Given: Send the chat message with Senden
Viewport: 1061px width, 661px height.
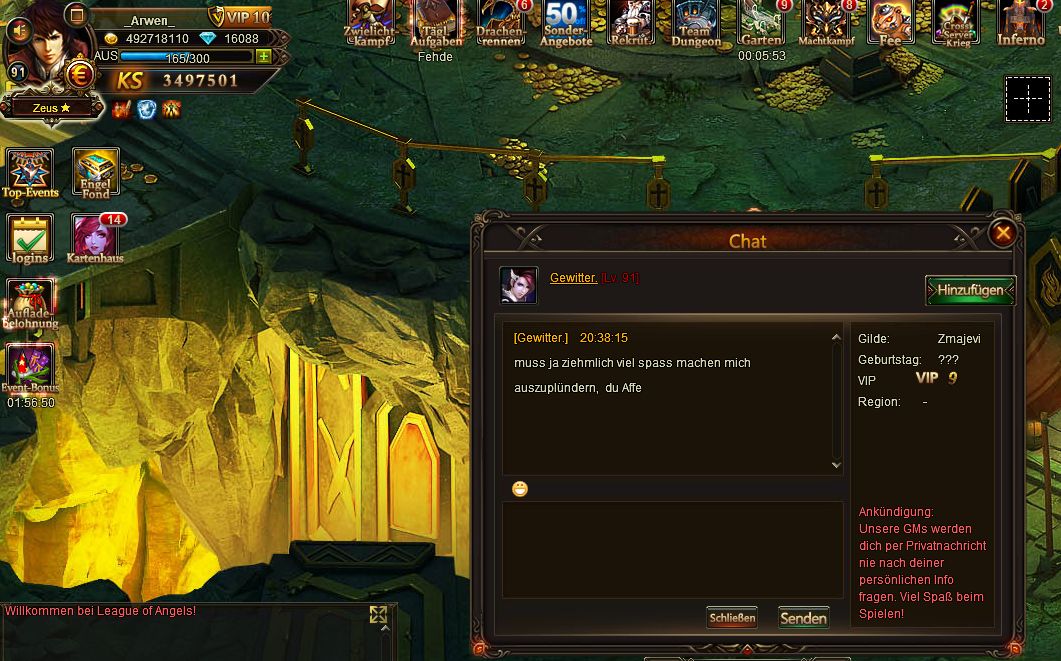Looking at the screenshot, I should [x=804, y=618].
